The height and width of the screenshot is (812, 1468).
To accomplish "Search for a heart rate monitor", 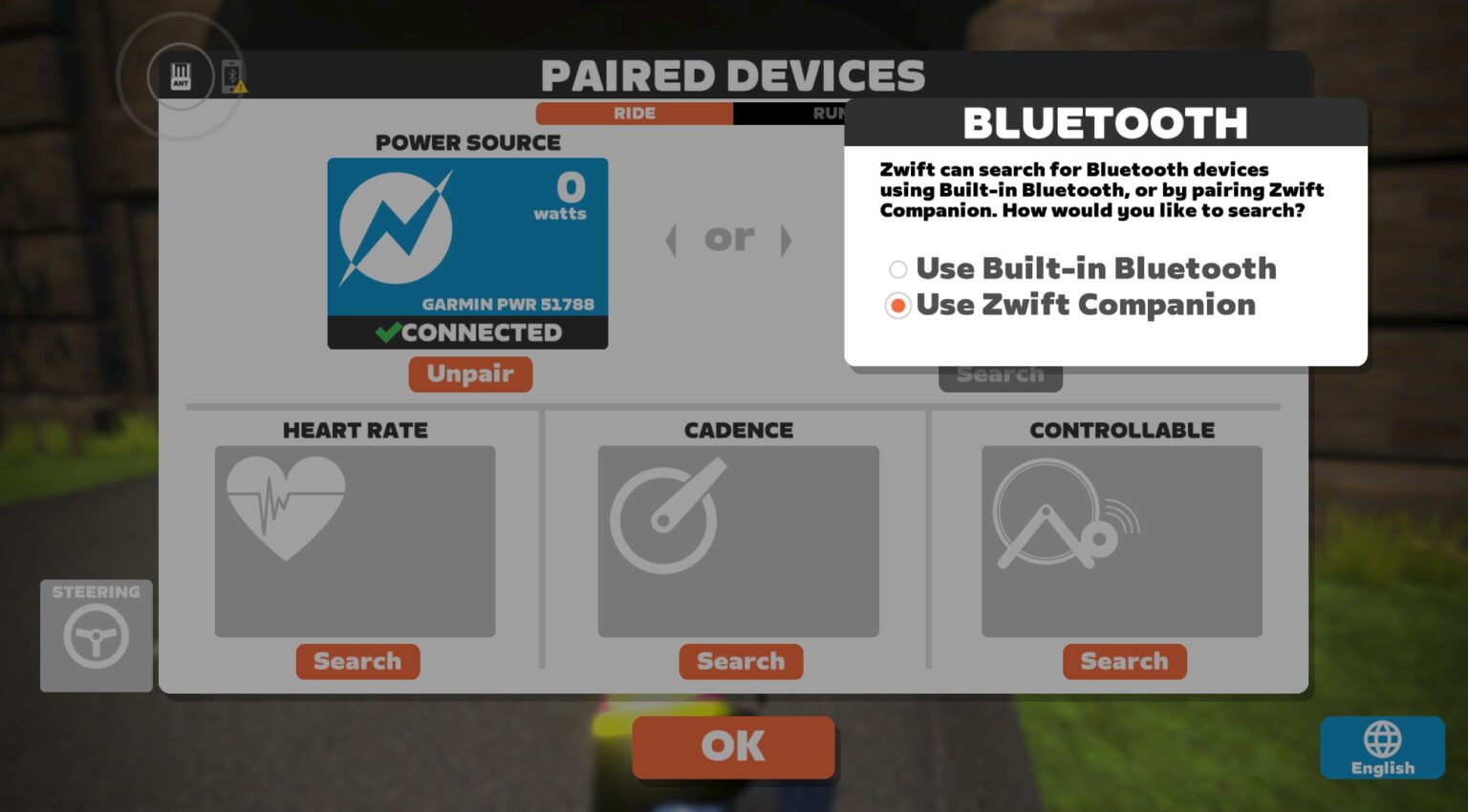I will [357, 661].
